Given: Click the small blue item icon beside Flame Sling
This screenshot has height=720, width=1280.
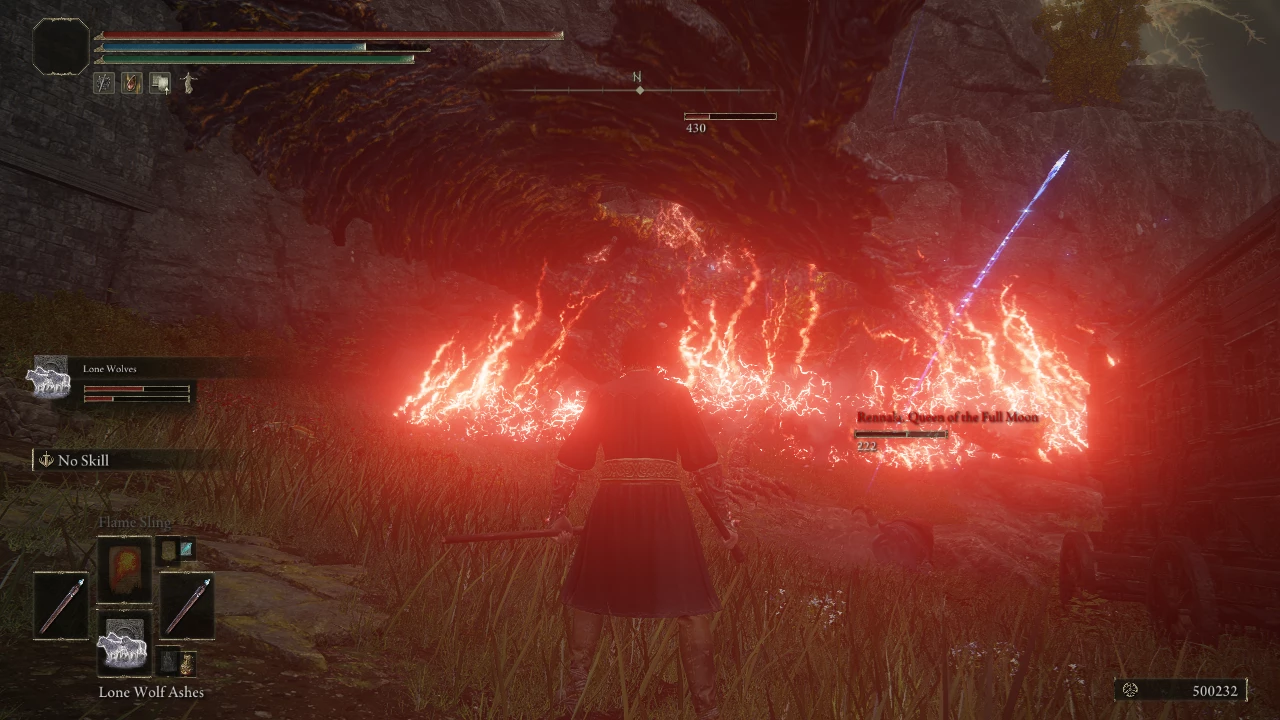Looking at the screenshot, I should (x=187, y=549).
